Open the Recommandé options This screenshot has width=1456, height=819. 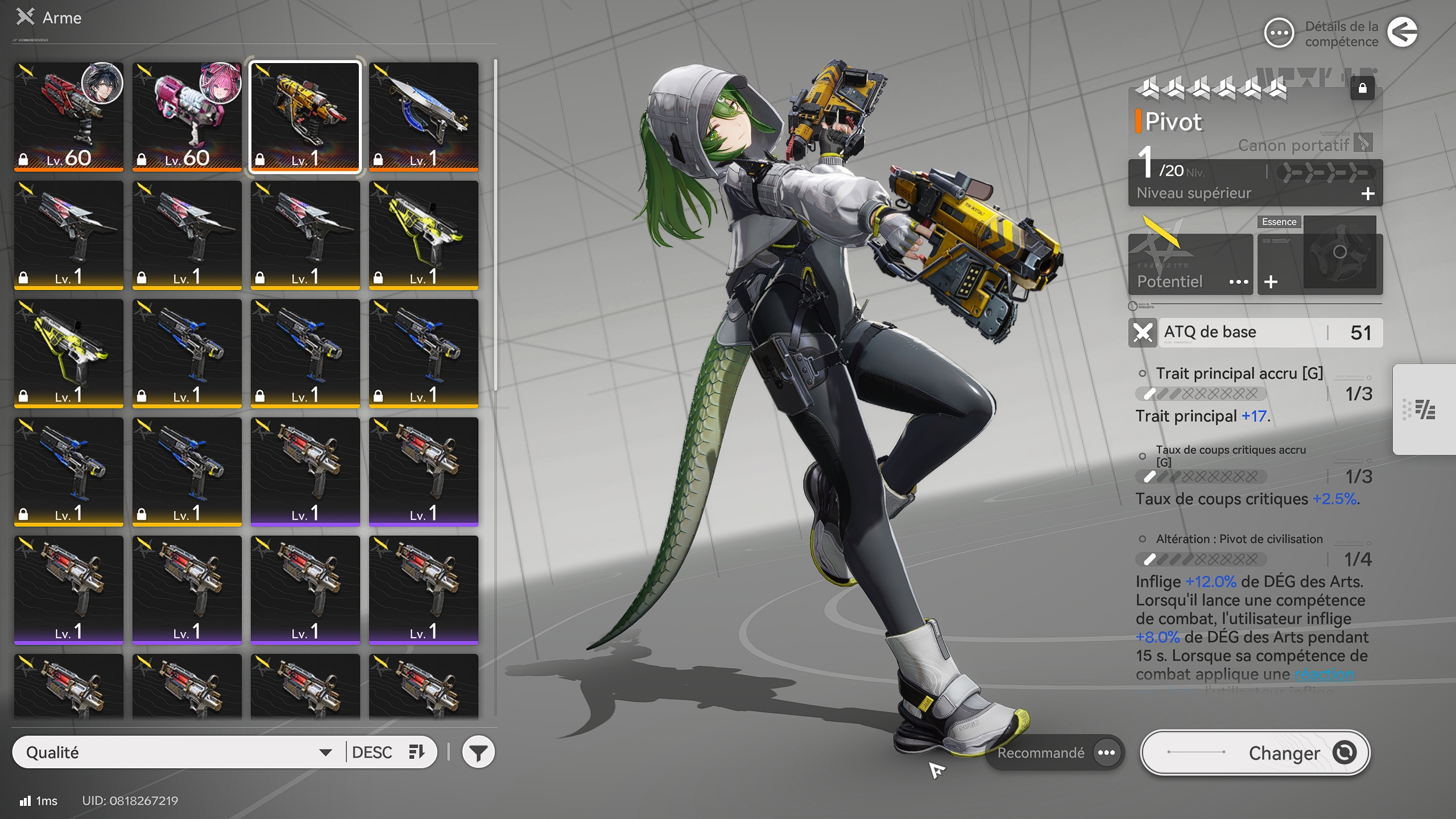pyautogui.click(x=1106, y=752)
